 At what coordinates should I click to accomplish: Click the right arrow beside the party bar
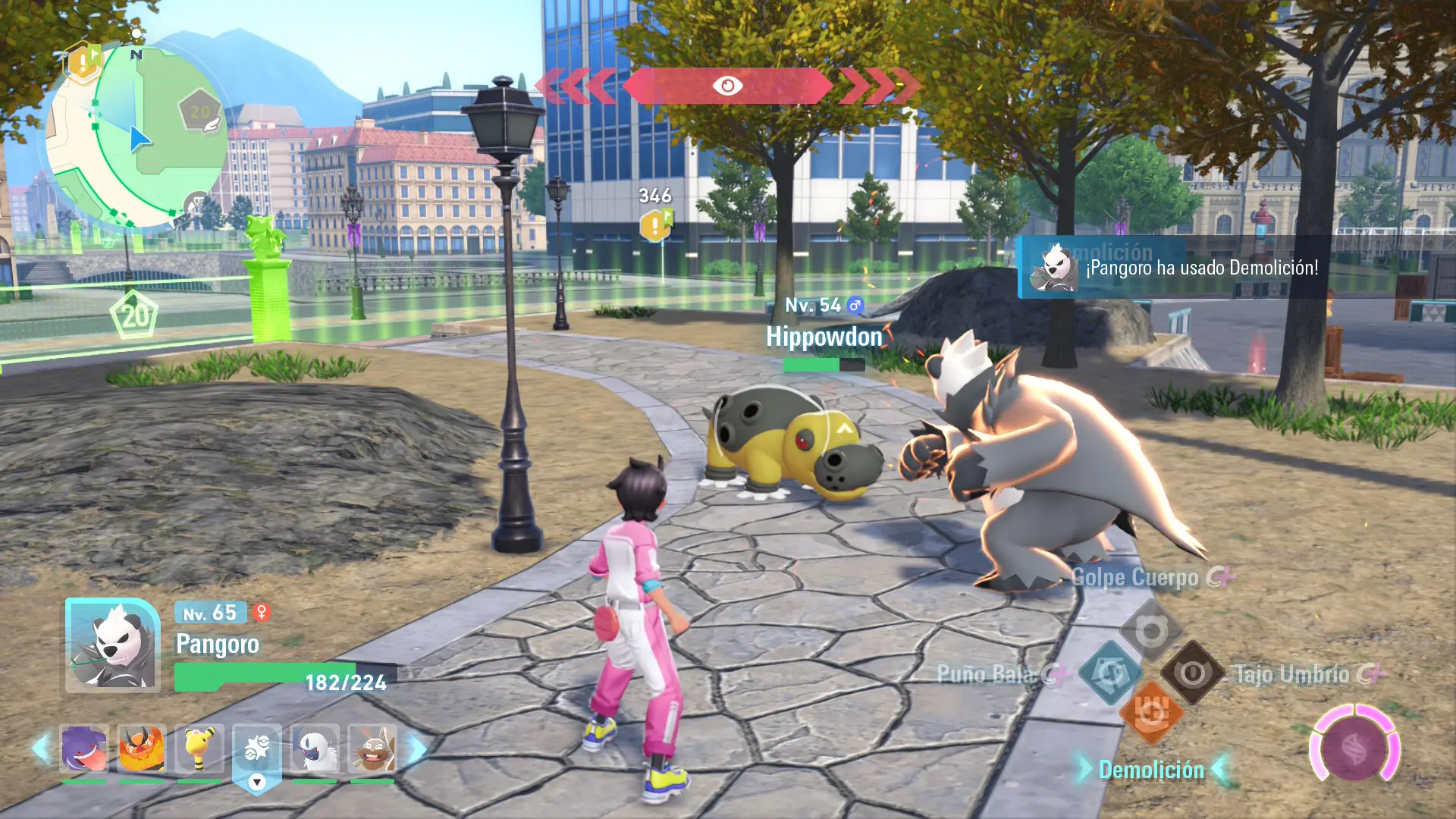pyautogui.click(x=418, y=748)
